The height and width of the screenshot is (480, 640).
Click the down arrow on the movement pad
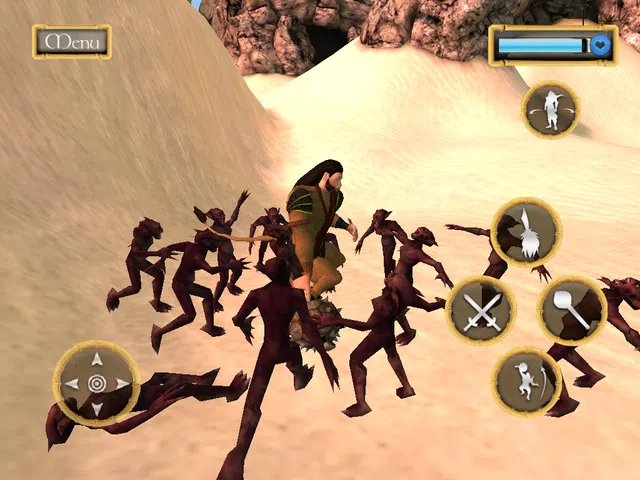(x=96, y=409)
